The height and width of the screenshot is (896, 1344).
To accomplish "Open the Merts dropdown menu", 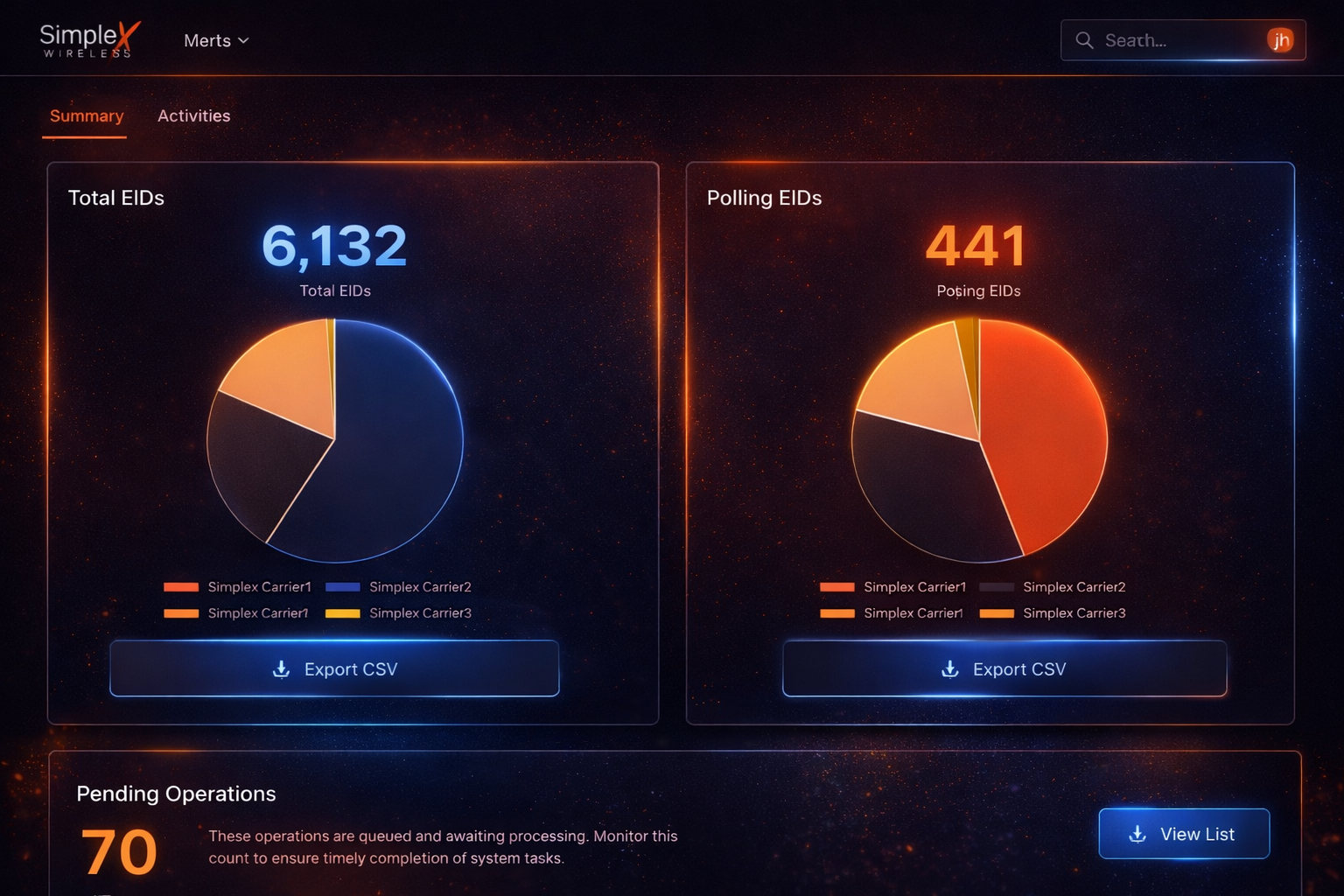I will (207, 40).
